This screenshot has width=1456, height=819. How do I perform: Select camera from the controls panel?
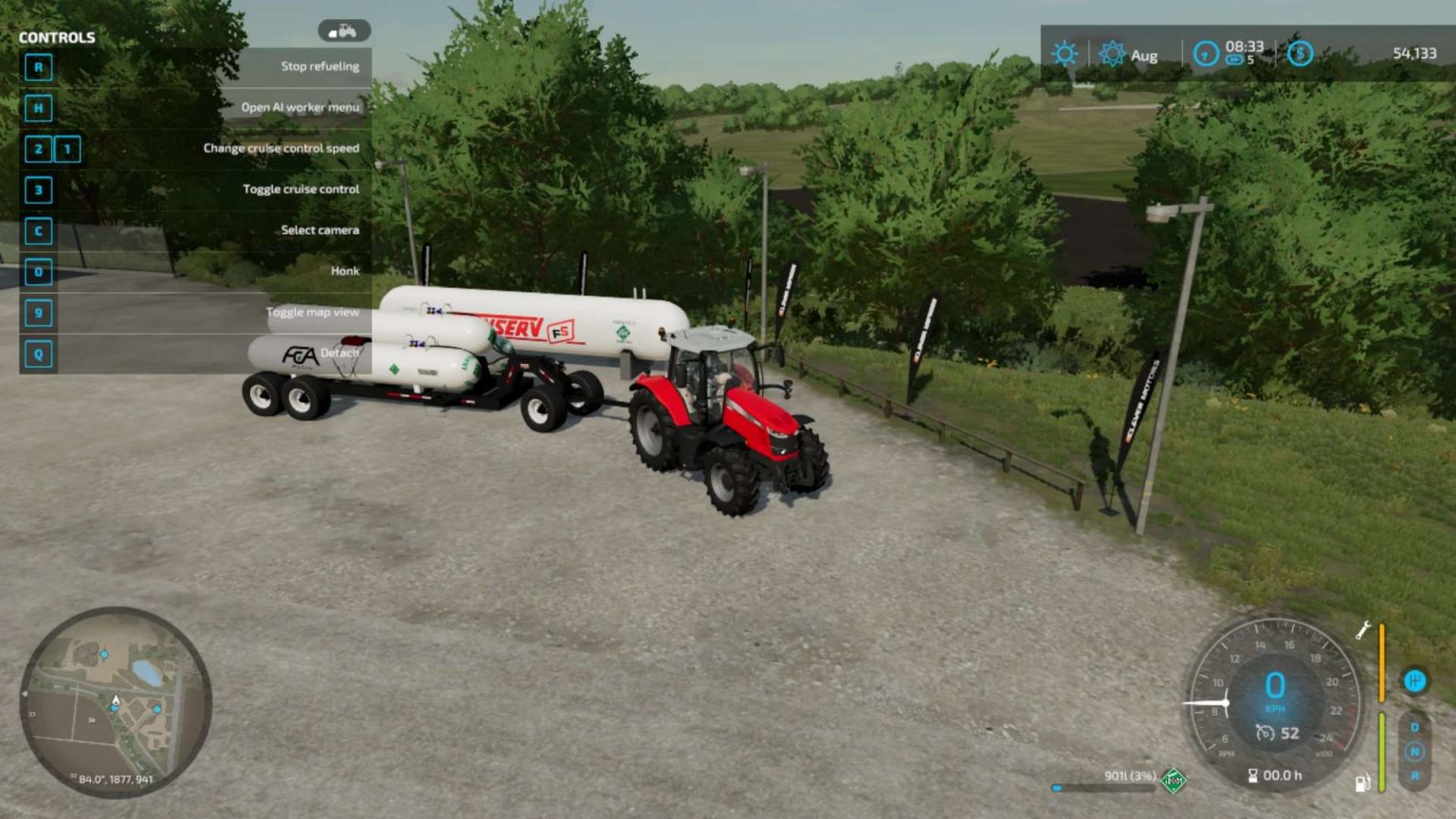pyautogui.click(x=319, y=229)
